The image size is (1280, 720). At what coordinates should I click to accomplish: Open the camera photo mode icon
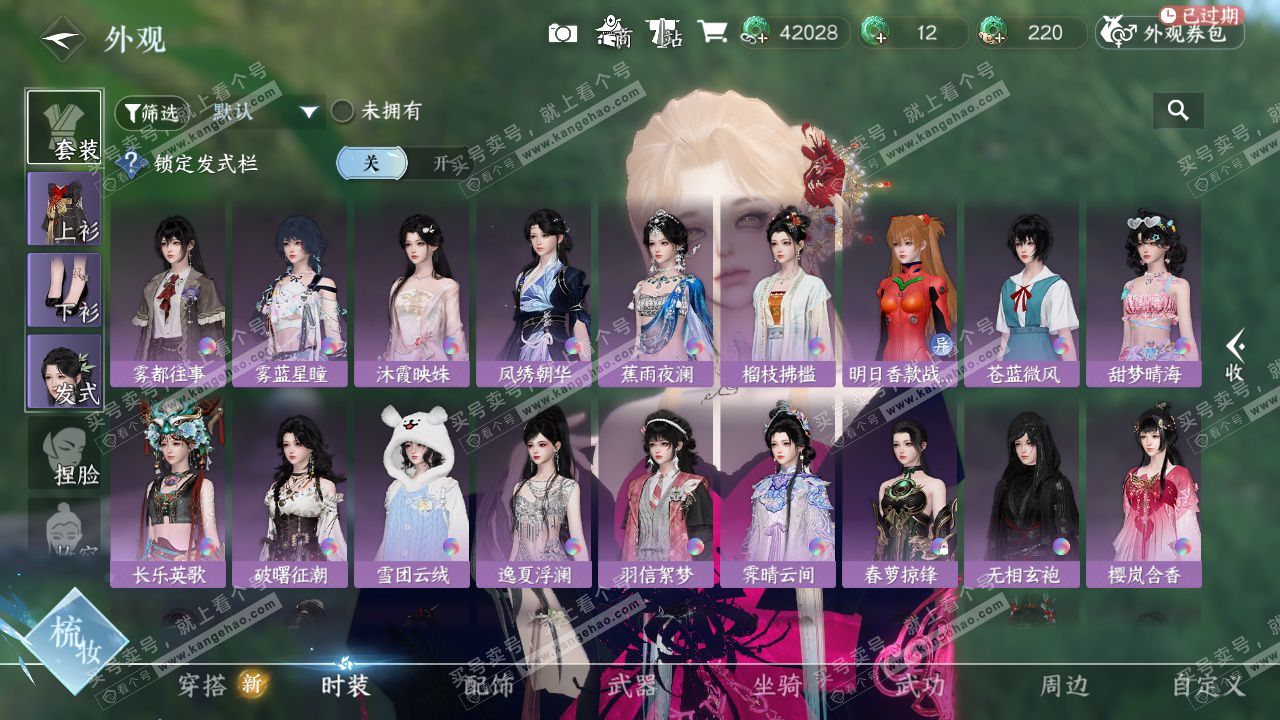coord(563,33)
